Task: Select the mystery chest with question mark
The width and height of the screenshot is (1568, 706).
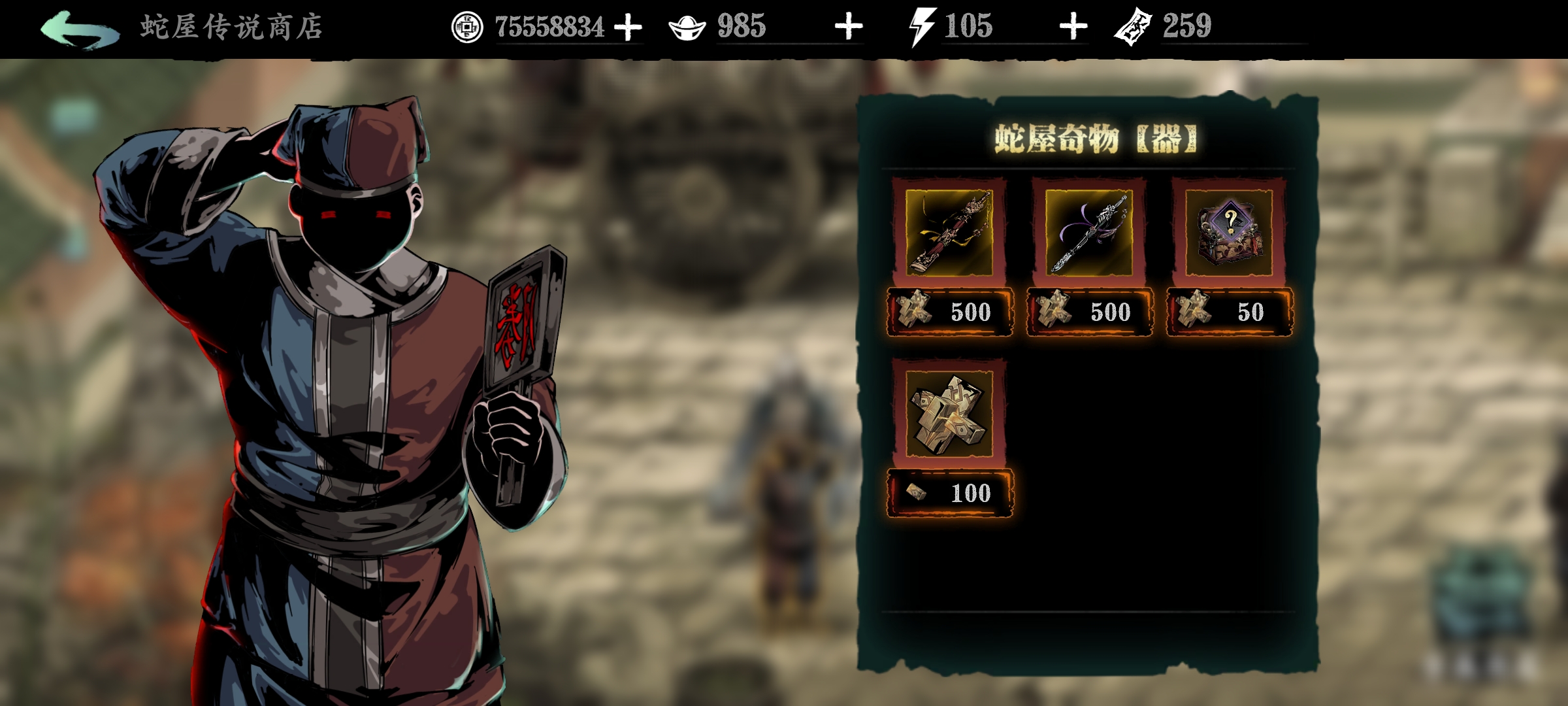Action: (x=1228, y=233)
